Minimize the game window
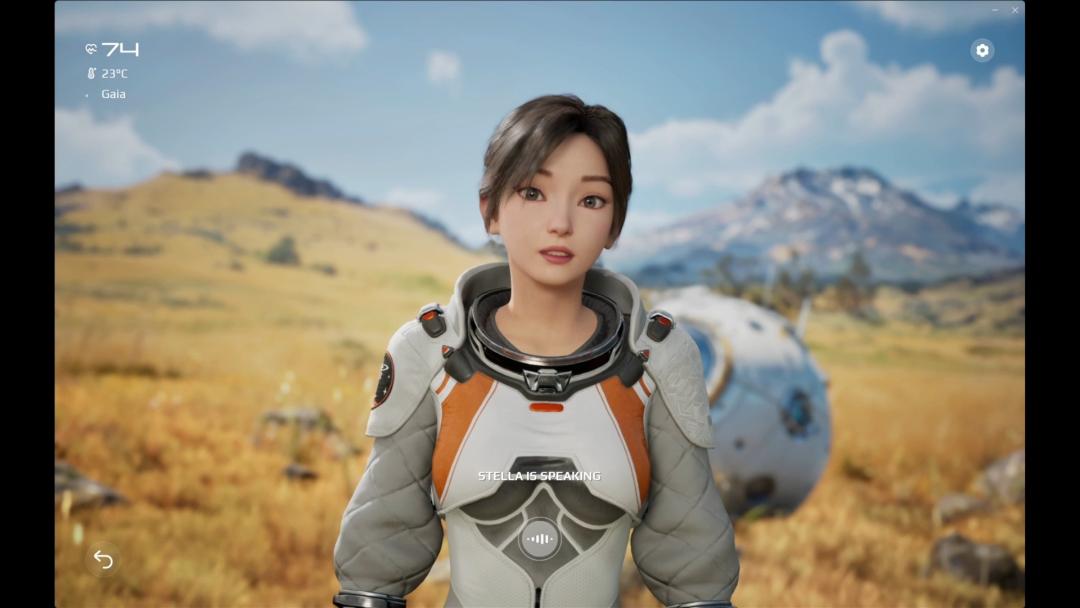Screen dimensions: 1080x608 [995, 10]
